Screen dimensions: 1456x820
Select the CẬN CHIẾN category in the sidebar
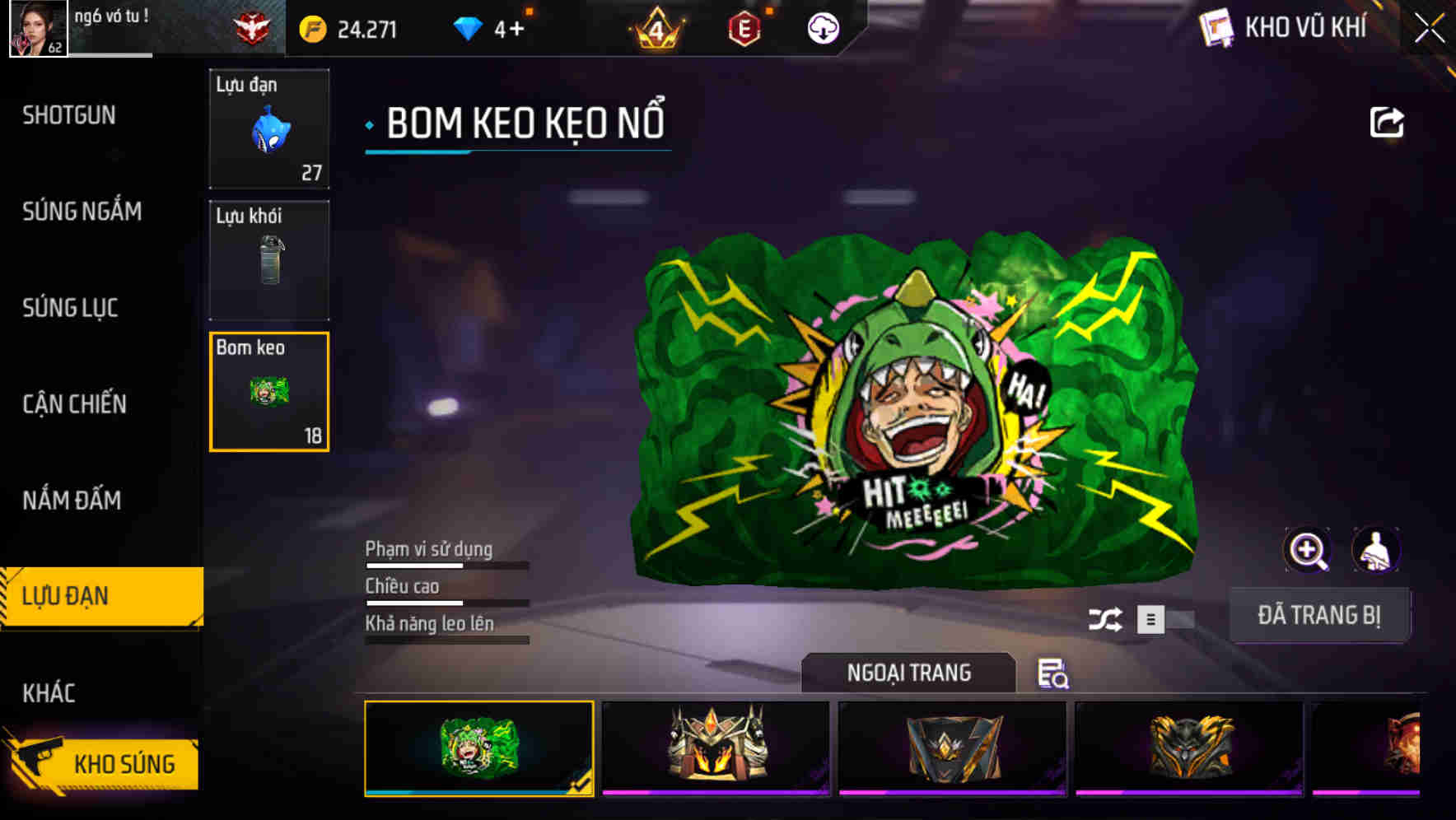tap(72, 405)
